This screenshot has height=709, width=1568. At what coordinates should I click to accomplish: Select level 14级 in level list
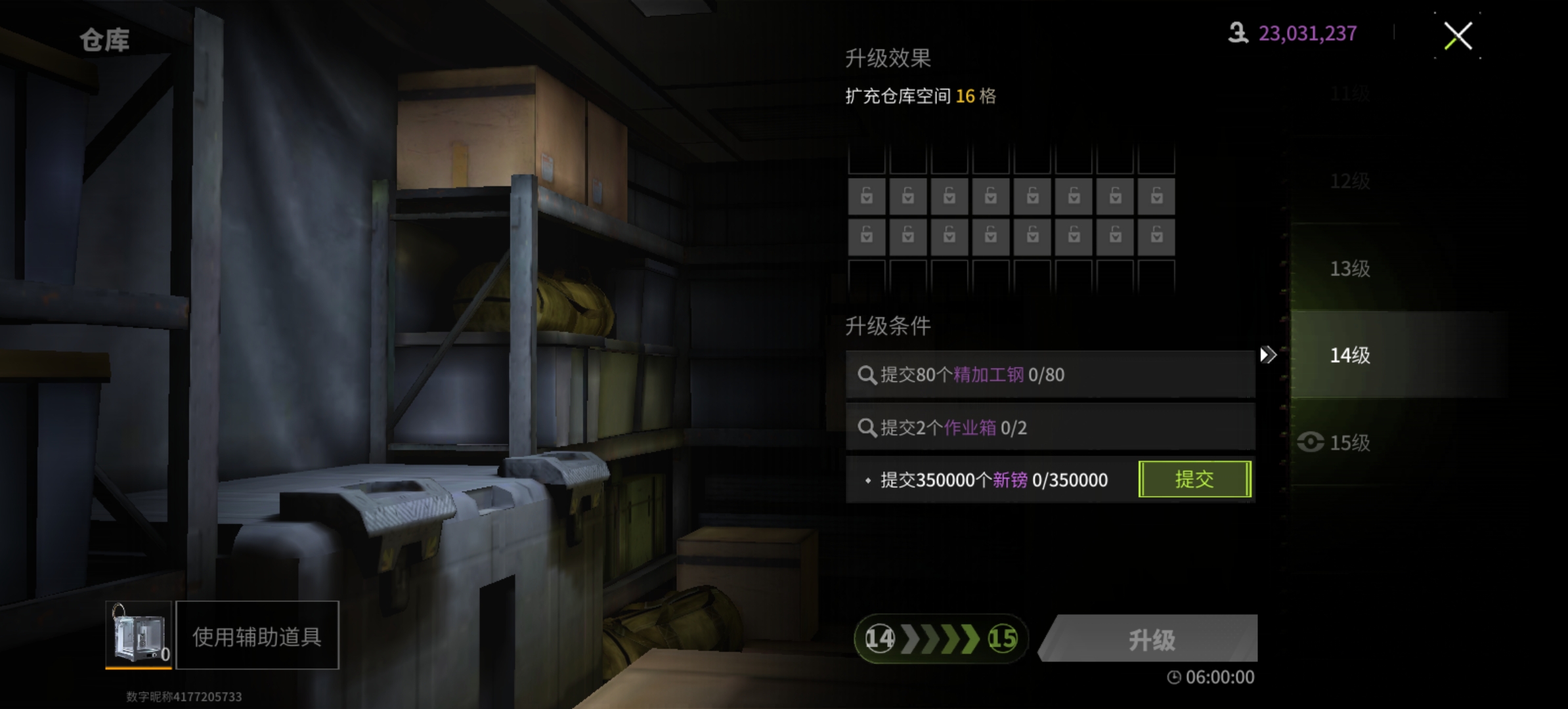click(1350, 355)
